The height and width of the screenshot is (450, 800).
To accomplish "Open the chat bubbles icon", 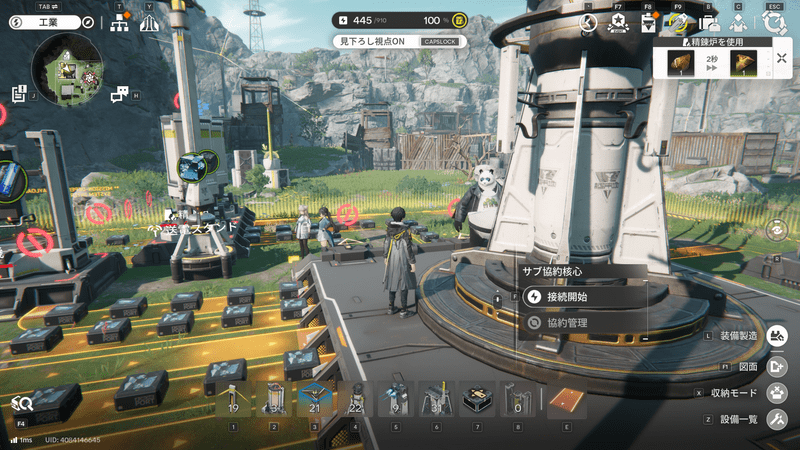I will (120, 94).
